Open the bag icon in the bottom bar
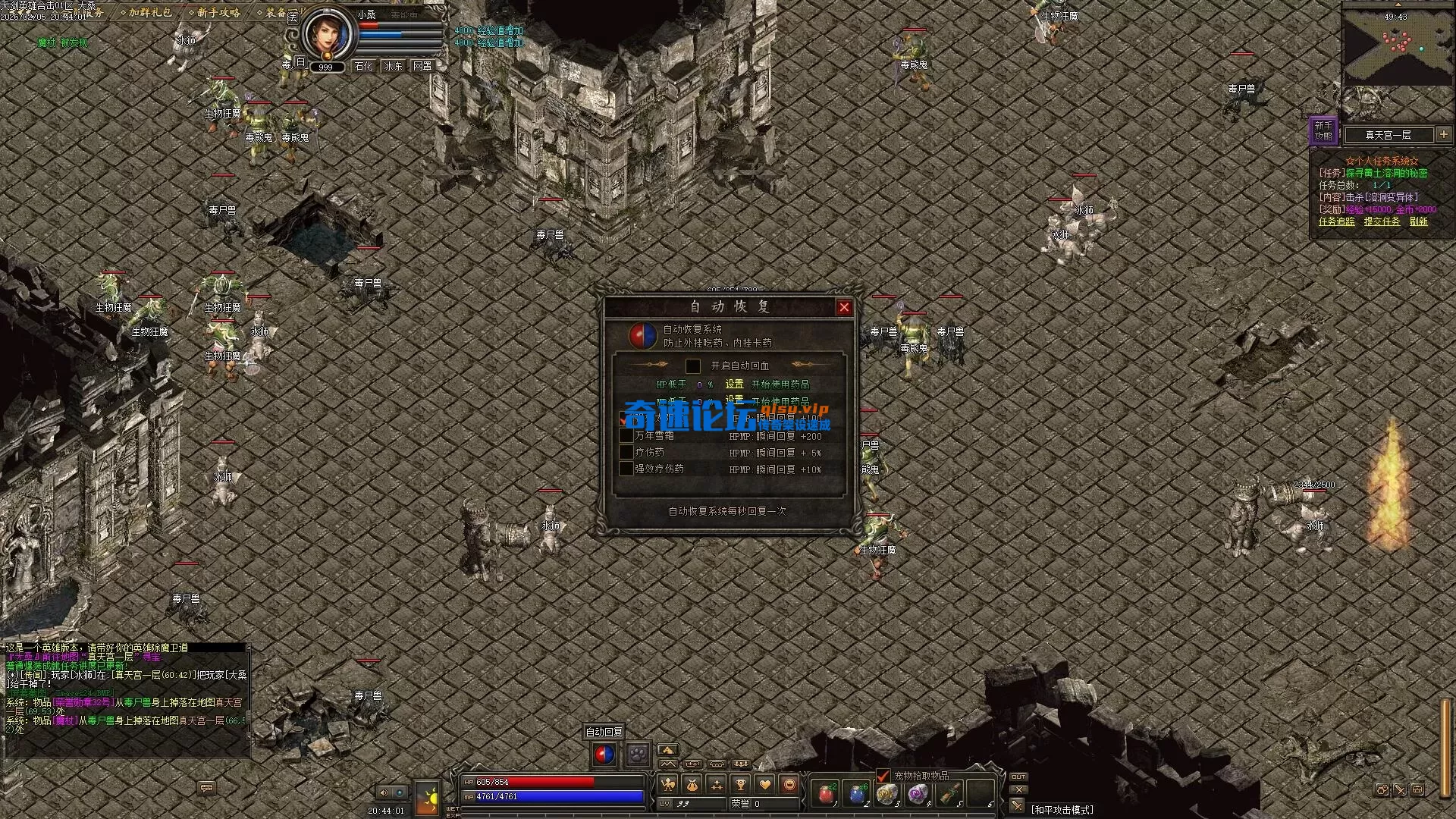 click(692, 785)
